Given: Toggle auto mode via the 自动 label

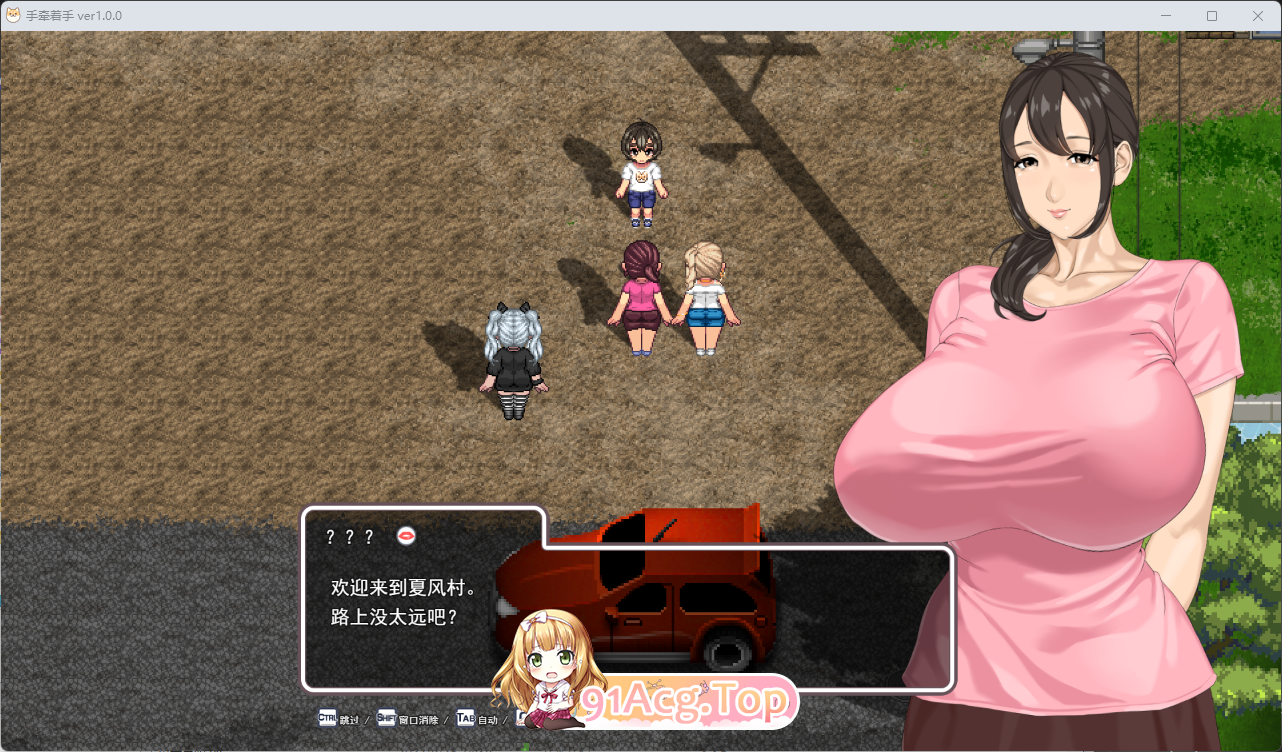Looking at the screenshot, I should click(x=488, y=718).
